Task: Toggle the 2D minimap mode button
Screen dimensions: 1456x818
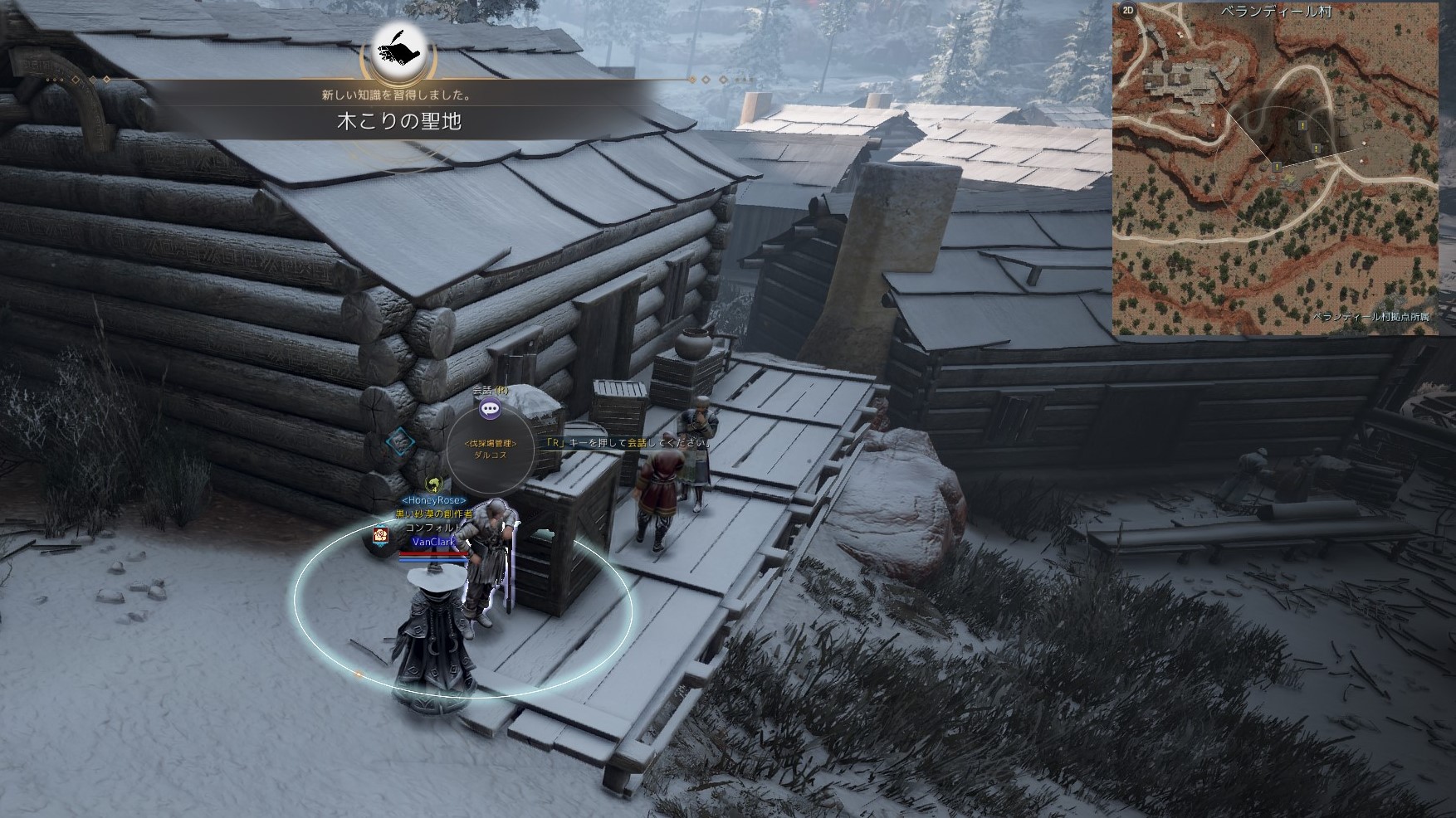Action: point(1127,11)
